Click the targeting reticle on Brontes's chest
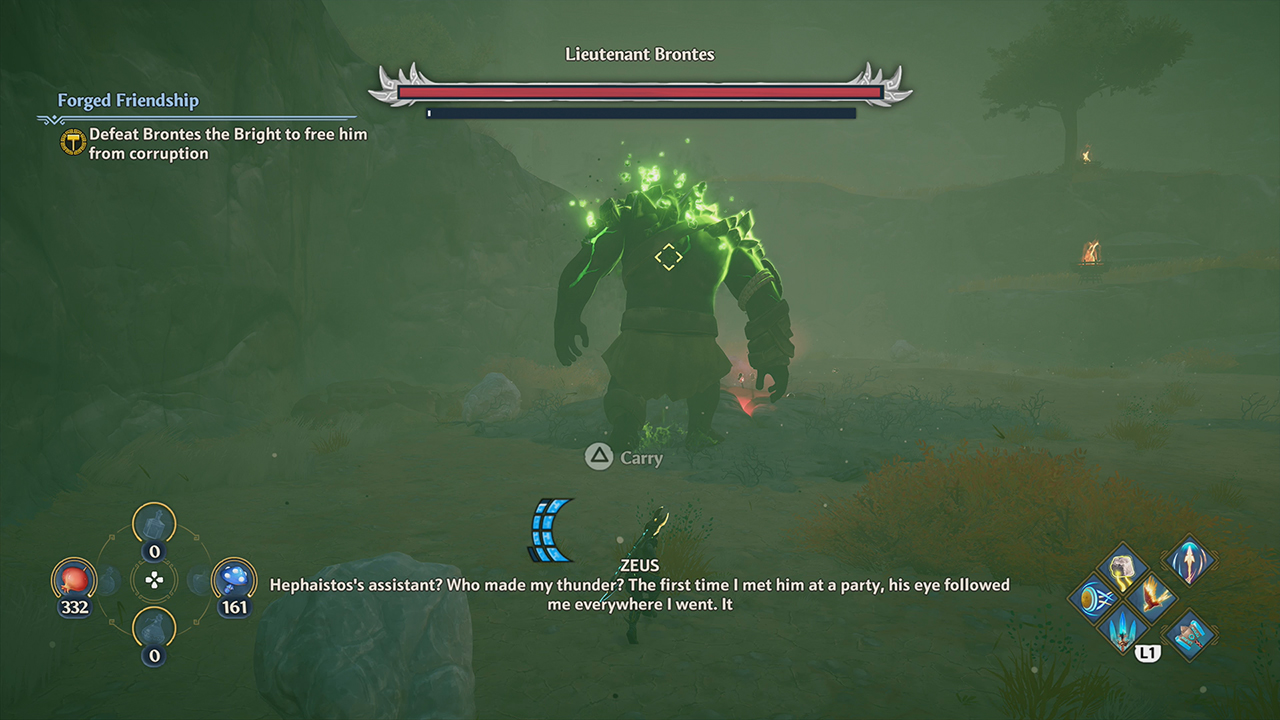 click(669, 258)
